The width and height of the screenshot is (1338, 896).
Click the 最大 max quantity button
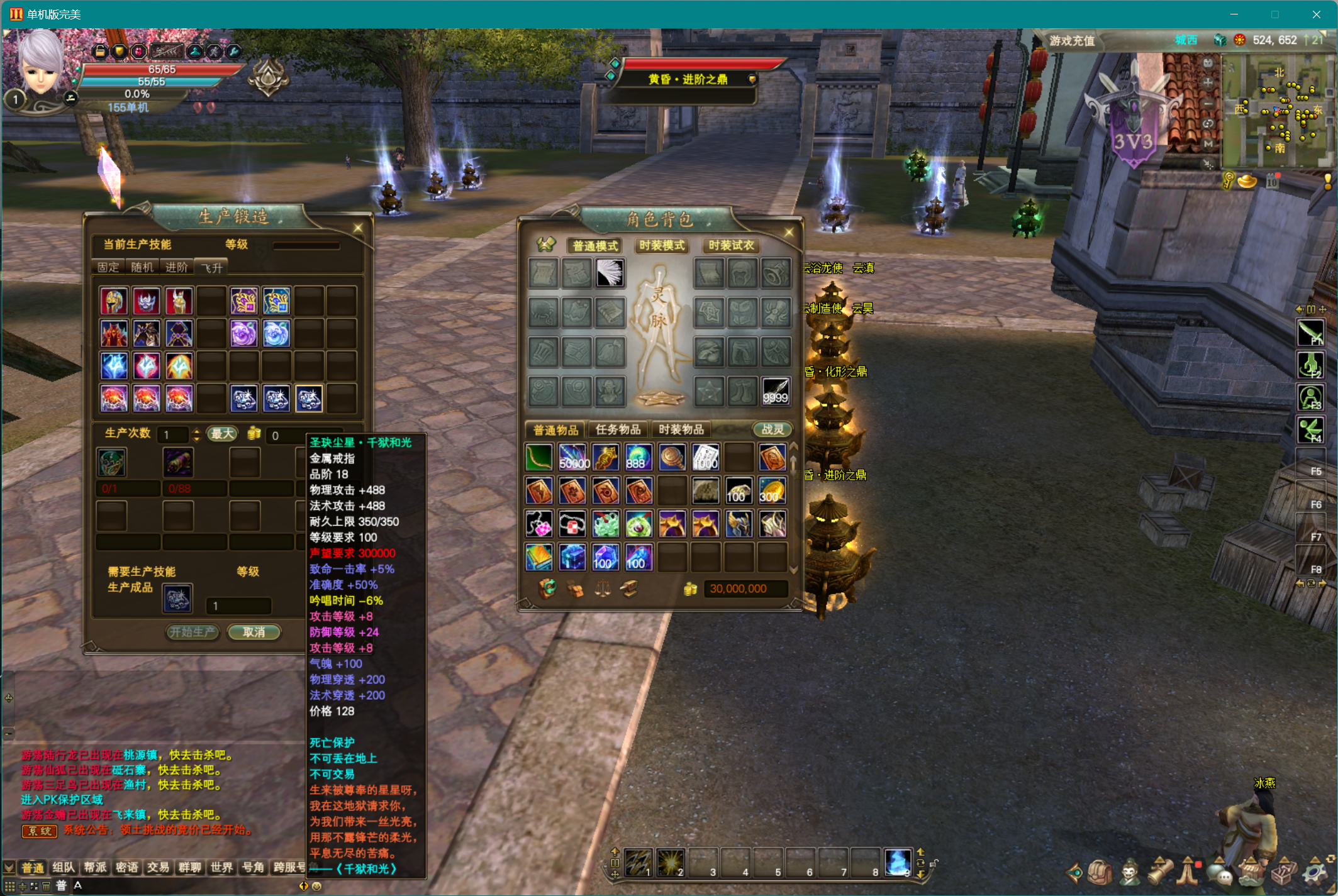(223, 434)
